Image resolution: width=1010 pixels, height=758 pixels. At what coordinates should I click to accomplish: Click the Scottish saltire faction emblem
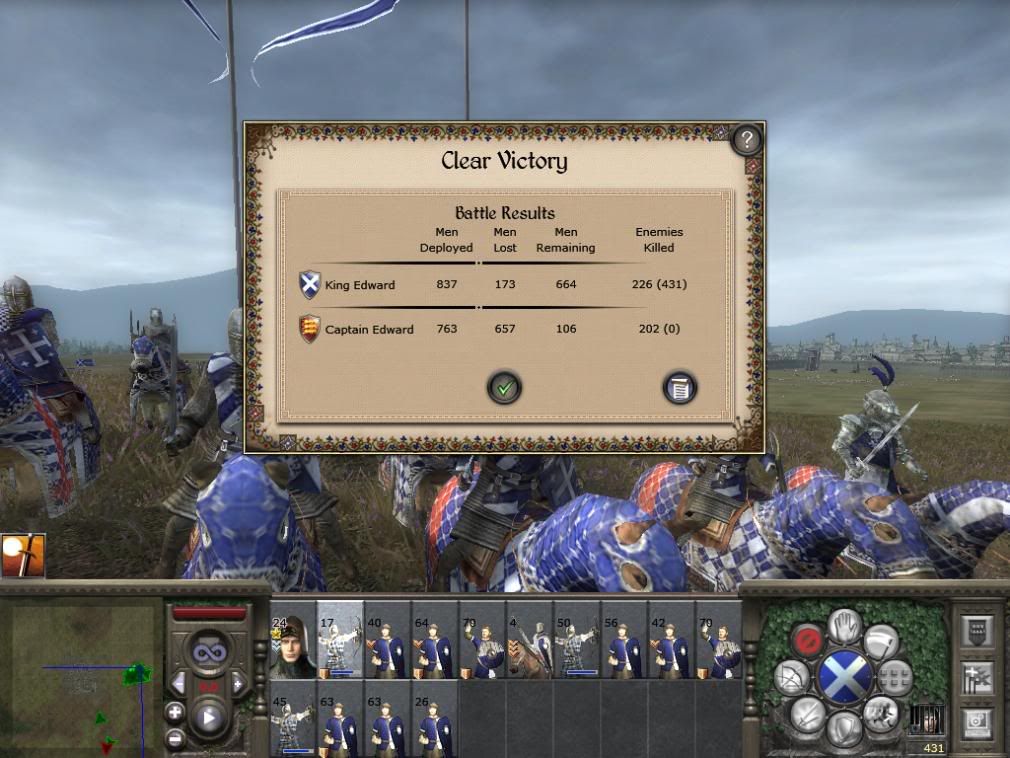pyautogui.click(x=846, y=677)
